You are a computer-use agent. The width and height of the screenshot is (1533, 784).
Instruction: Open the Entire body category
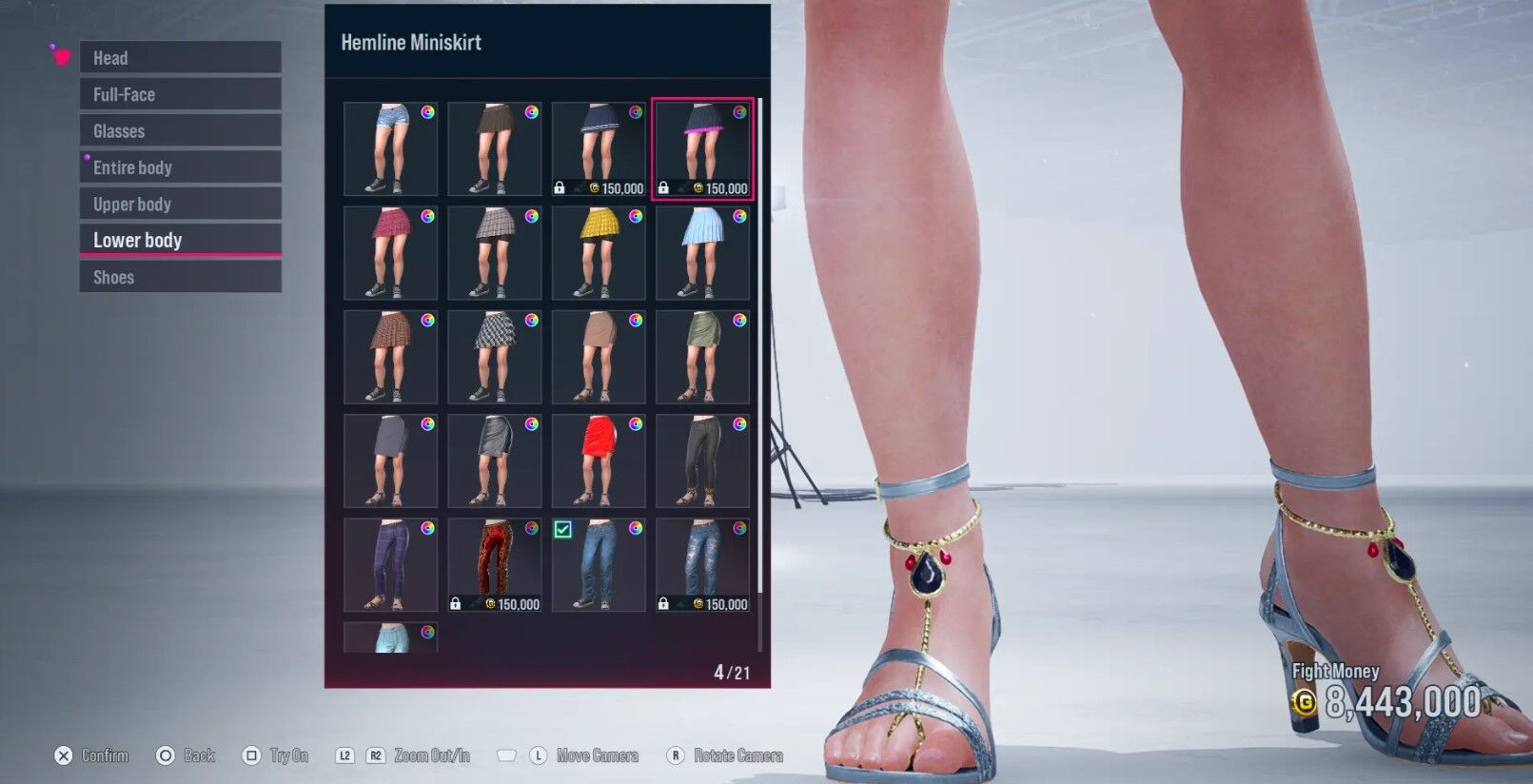tap(180, 167)
